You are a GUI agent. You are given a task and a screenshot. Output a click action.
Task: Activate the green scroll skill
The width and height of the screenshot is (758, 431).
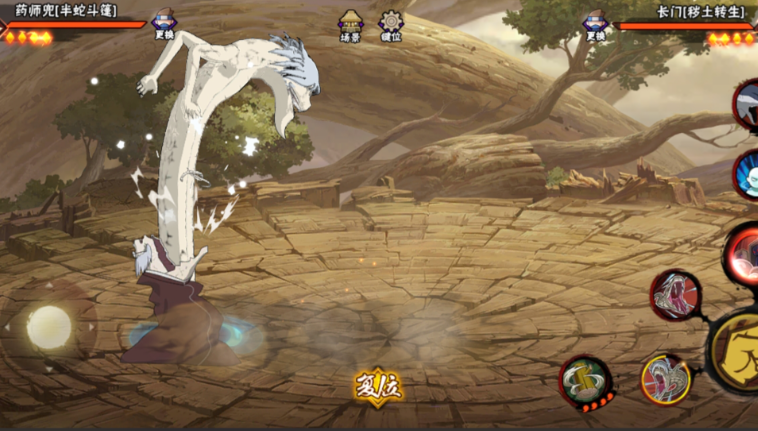[x=585, y=381]
